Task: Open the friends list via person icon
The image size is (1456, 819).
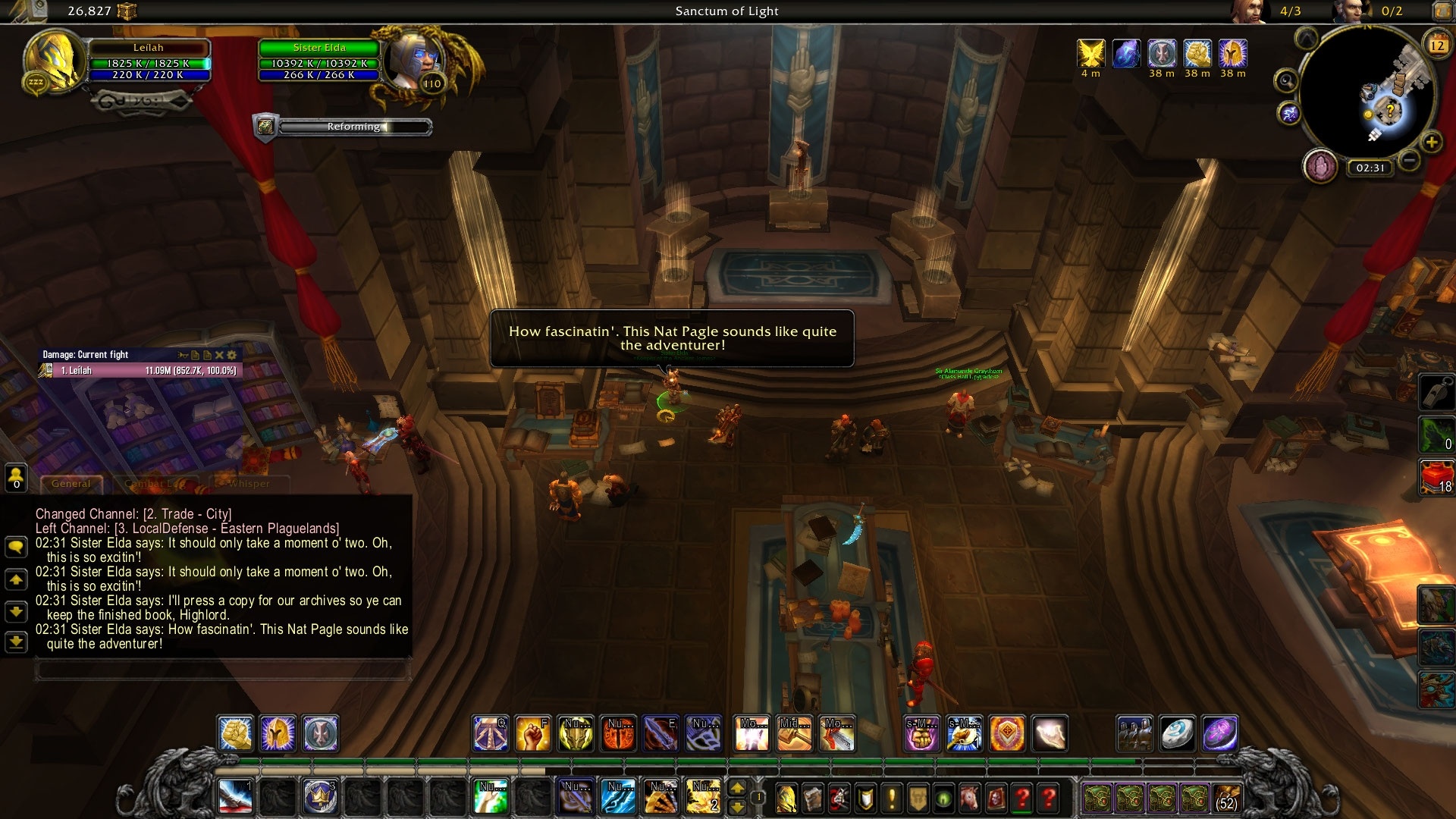Action: (x=16, y=477)
